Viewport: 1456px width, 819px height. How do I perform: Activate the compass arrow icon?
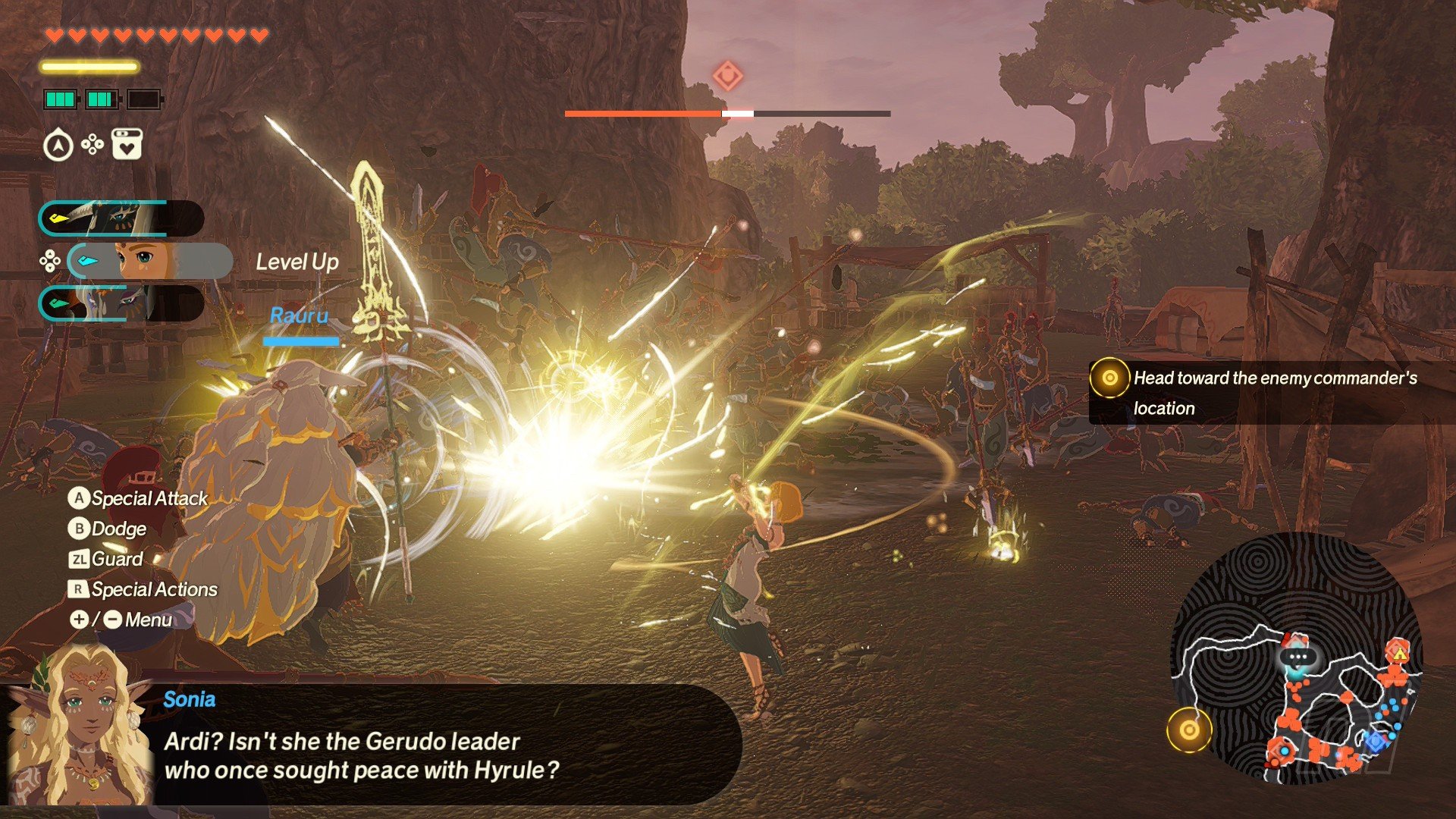tap(58, 145)
